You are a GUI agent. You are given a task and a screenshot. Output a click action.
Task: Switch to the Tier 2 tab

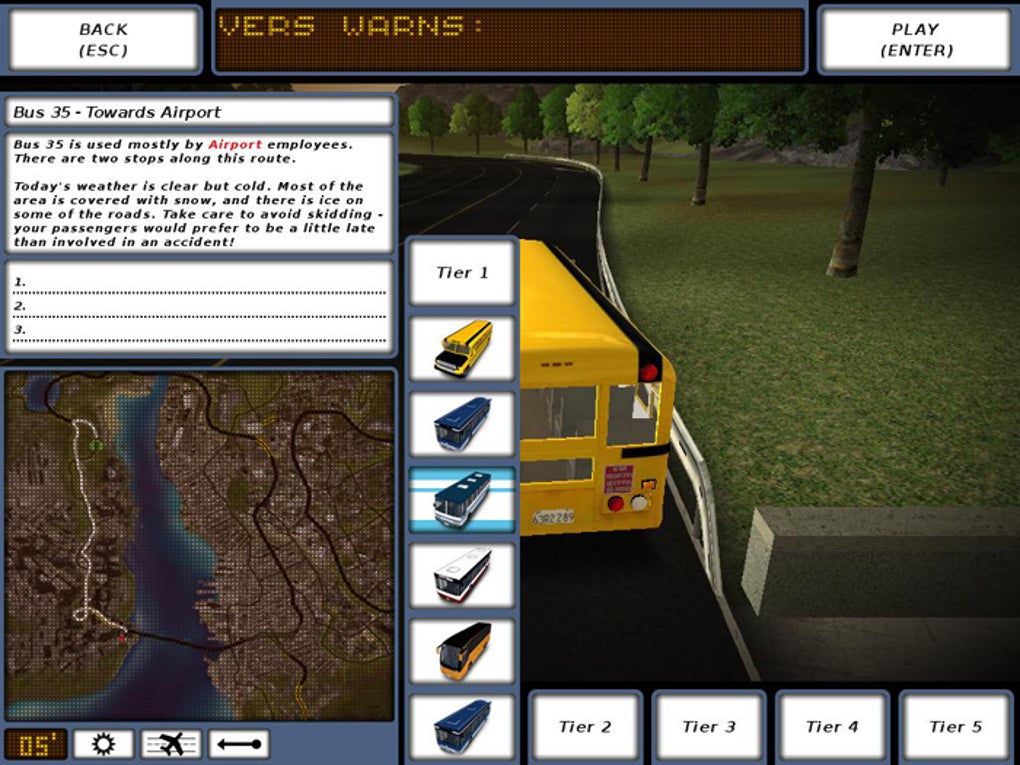(585, 727)
